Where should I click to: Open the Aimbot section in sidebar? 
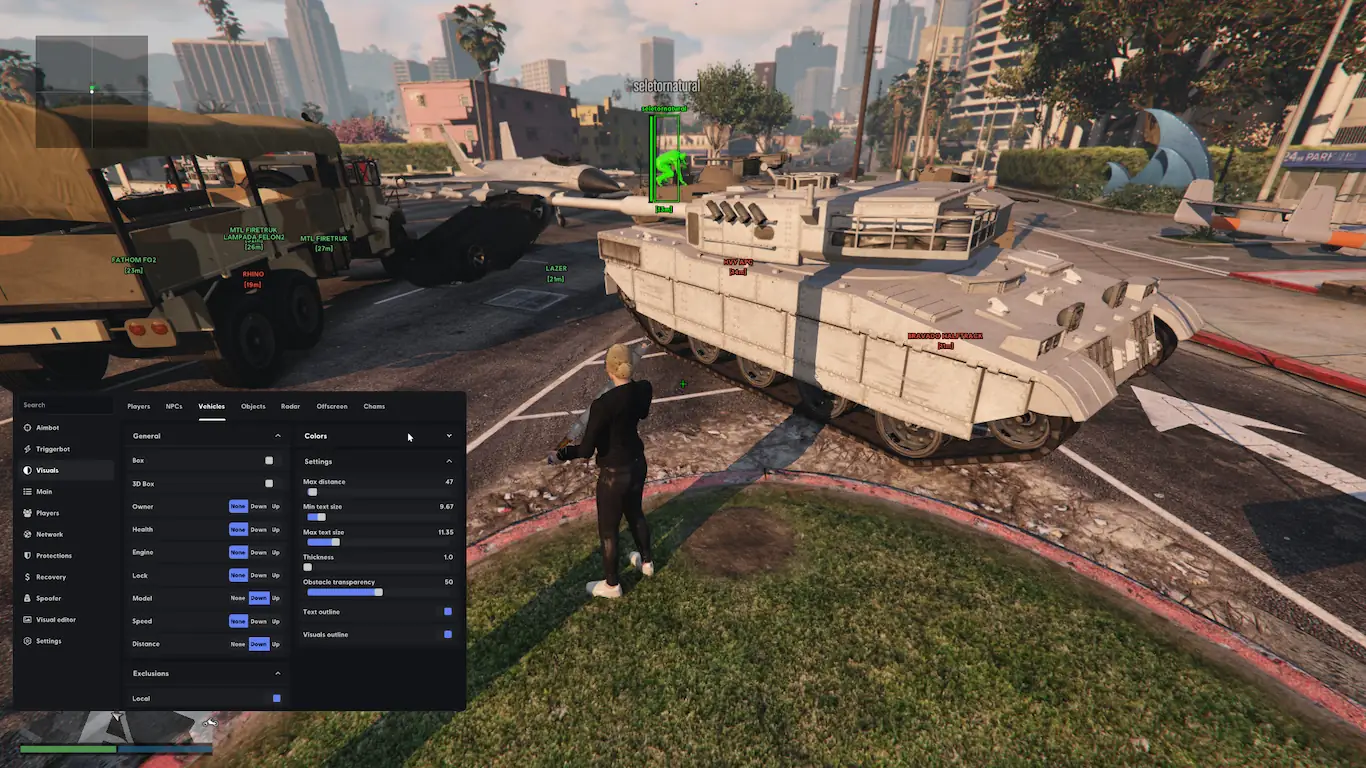(x=47, y=428)
